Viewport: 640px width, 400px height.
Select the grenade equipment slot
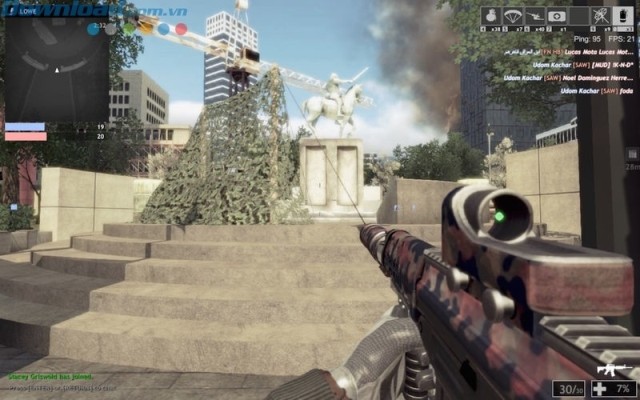491,16
